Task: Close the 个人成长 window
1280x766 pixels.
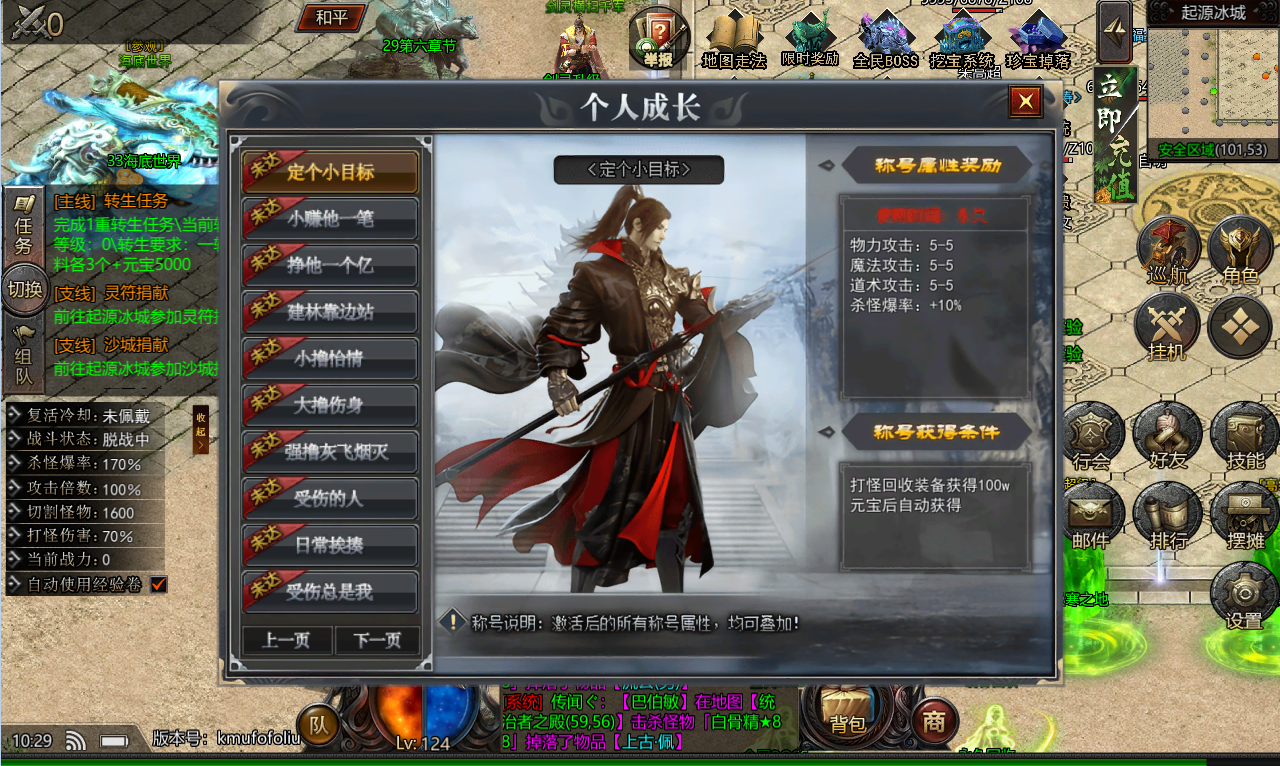Action: (x=1025, y=101)
